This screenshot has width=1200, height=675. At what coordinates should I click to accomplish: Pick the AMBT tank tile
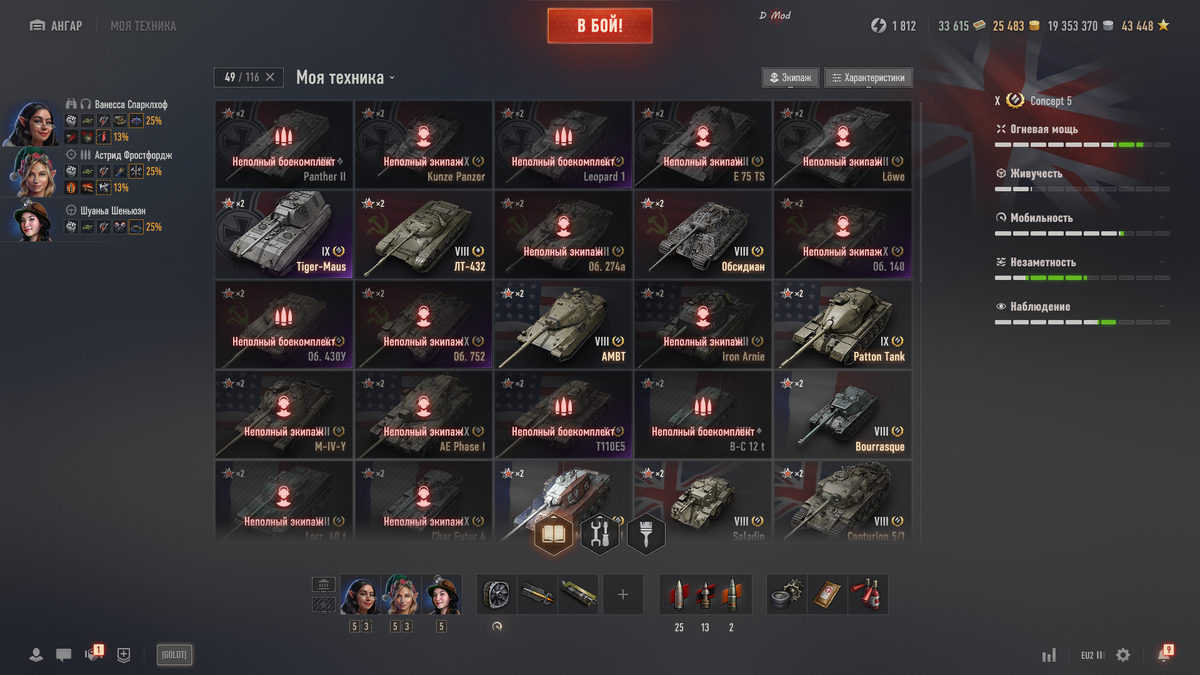pyautogui.click(x=563, y=325)
